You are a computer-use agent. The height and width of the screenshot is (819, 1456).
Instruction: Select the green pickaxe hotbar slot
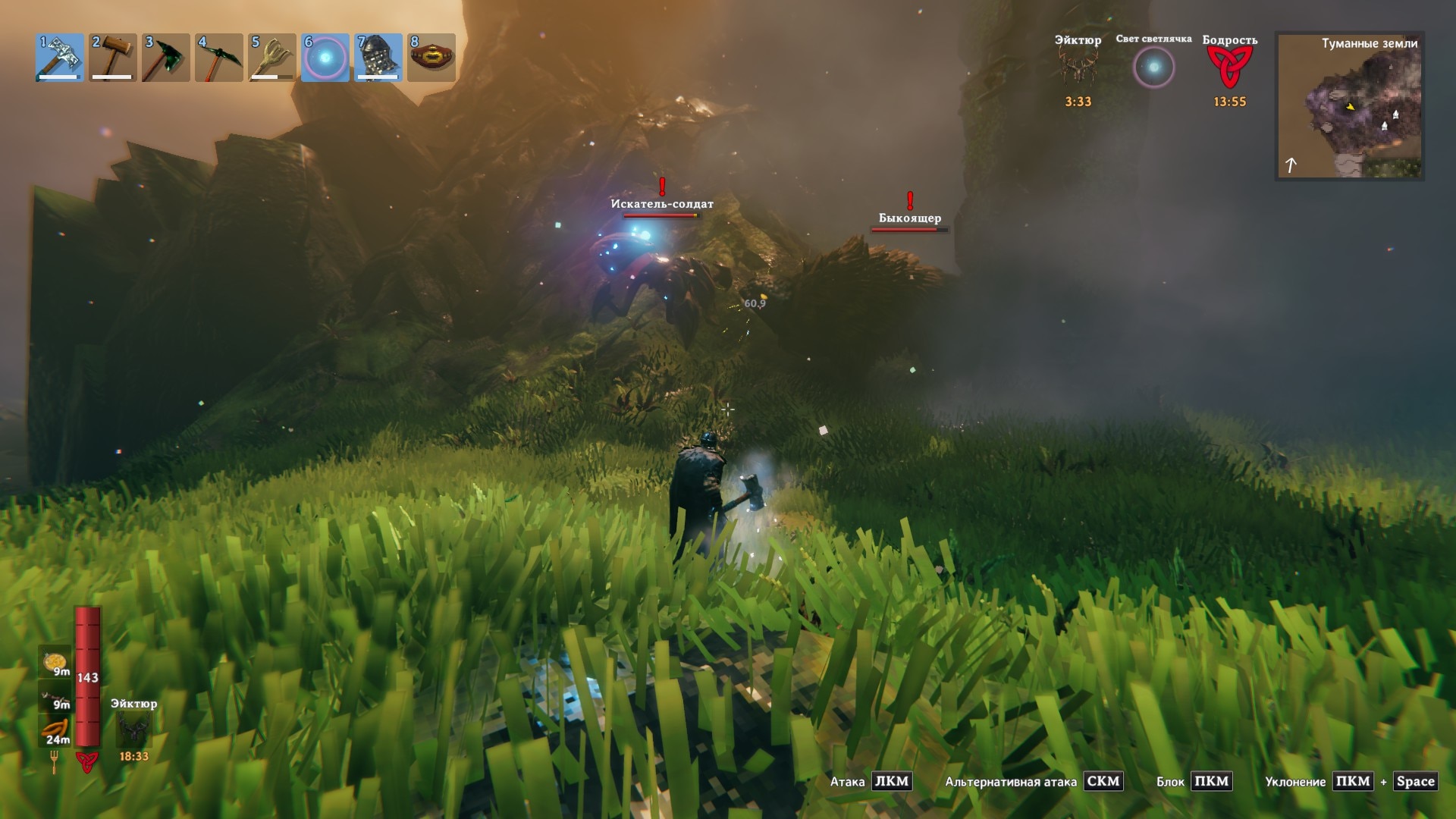(219, 58)
